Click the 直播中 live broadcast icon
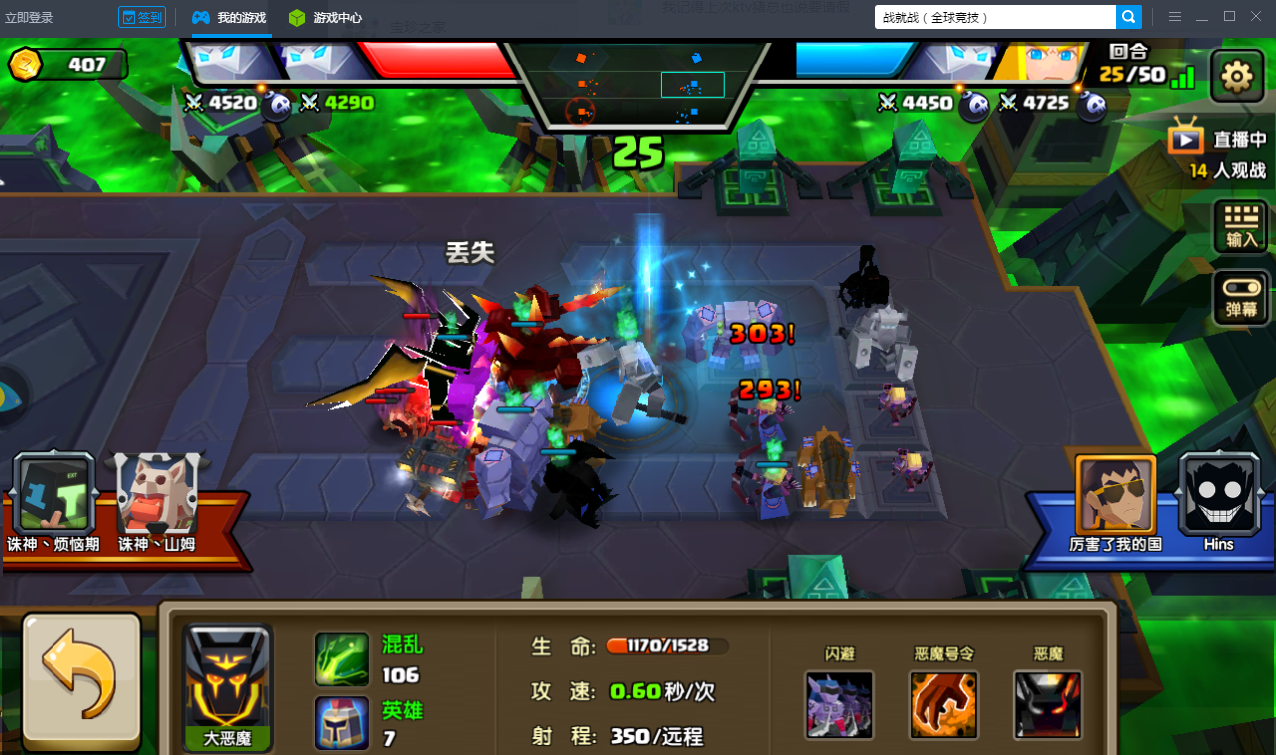 tap(1186, 137)
